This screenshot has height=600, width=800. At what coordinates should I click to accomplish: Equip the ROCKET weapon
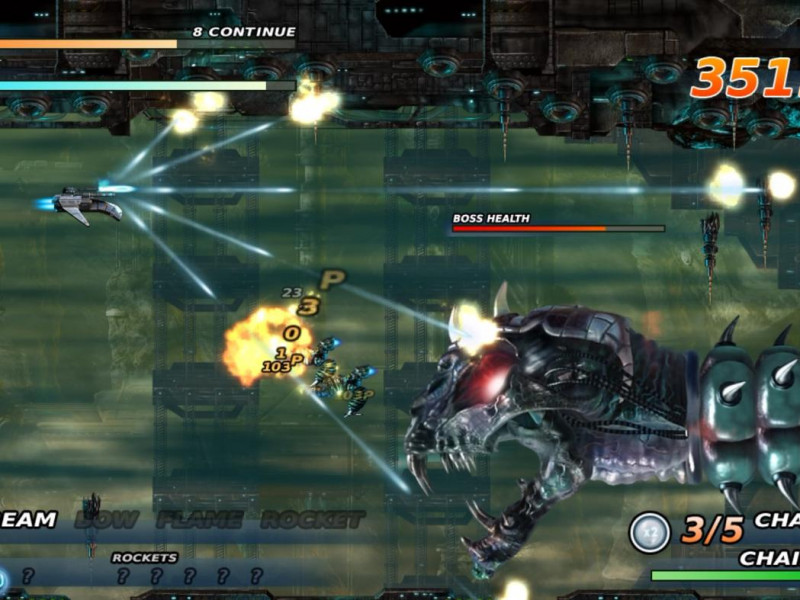point(312,520)
